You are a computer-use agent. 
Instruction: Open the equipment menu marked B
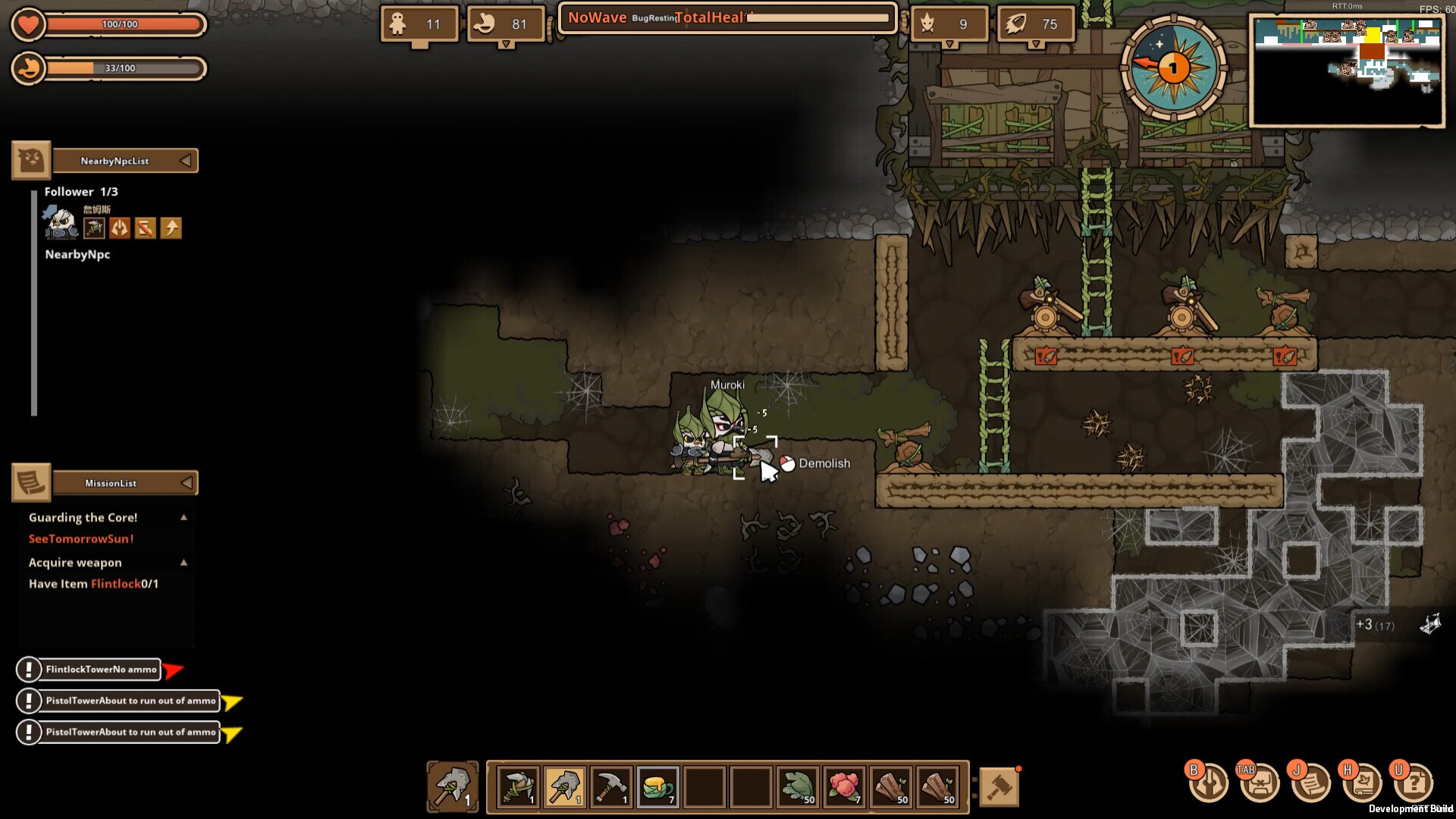1208,783
